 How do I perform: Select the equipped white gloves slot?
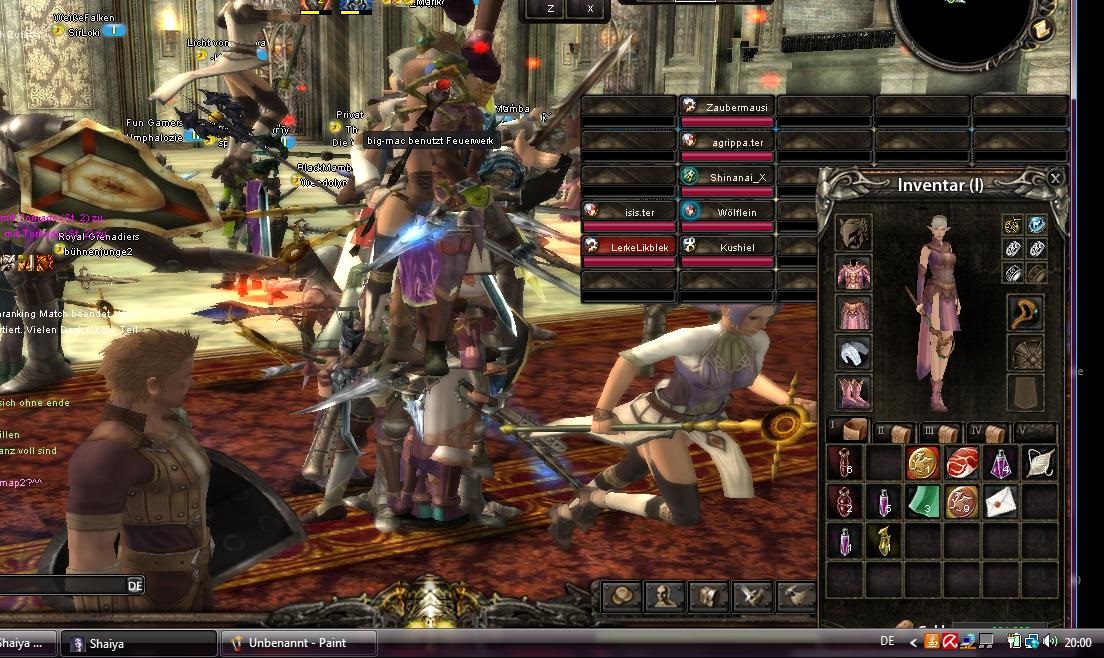(853, 352)
